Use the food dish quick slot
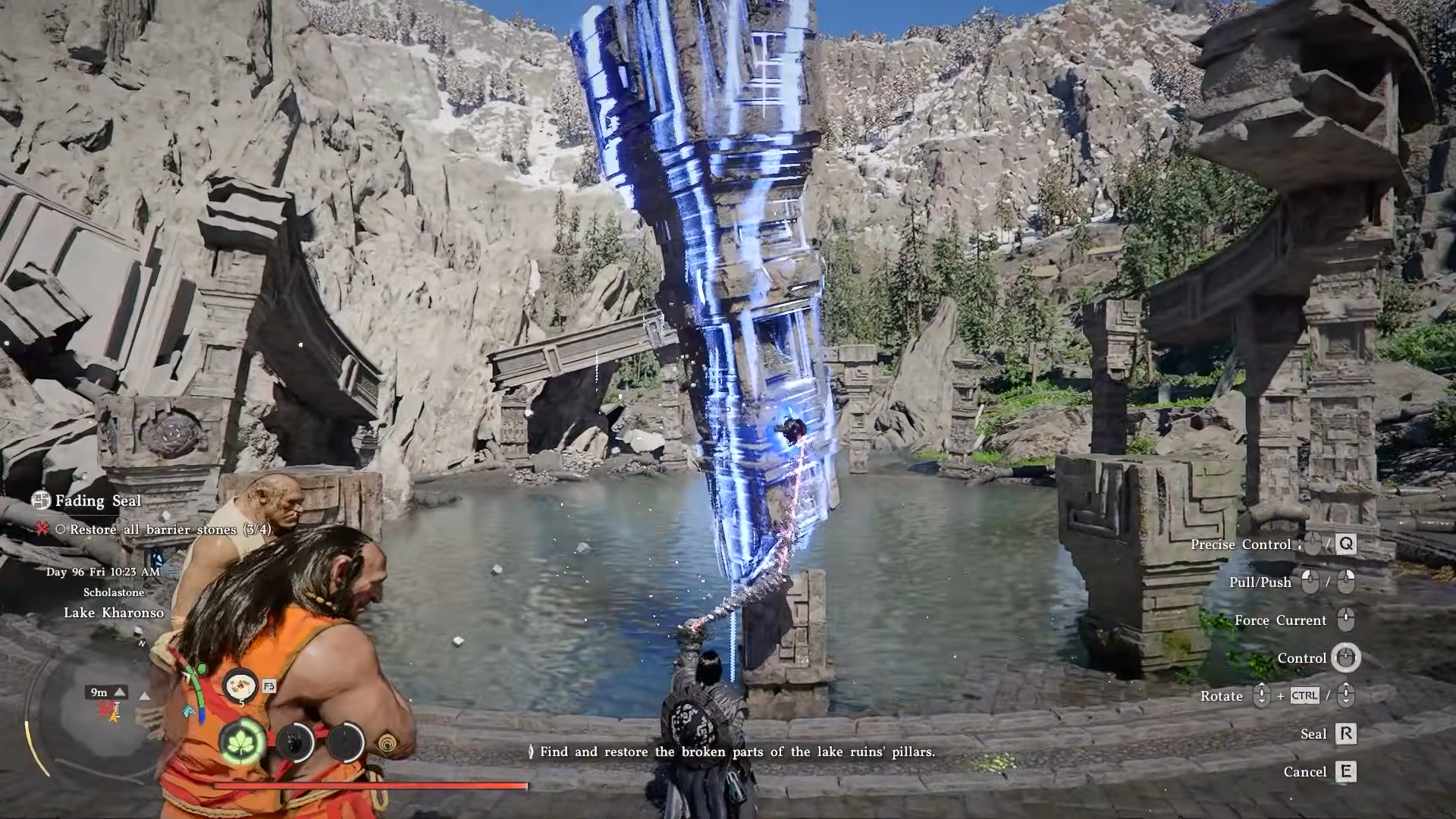Viewport: 1456px width, 819px height. coord(241,686)
